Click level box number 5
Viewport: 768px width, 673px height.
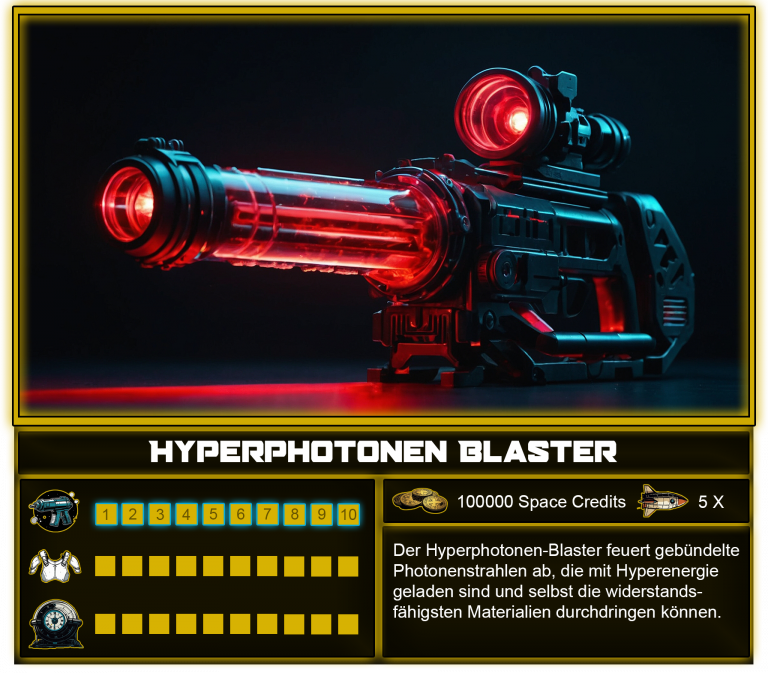tap(214, 515)
